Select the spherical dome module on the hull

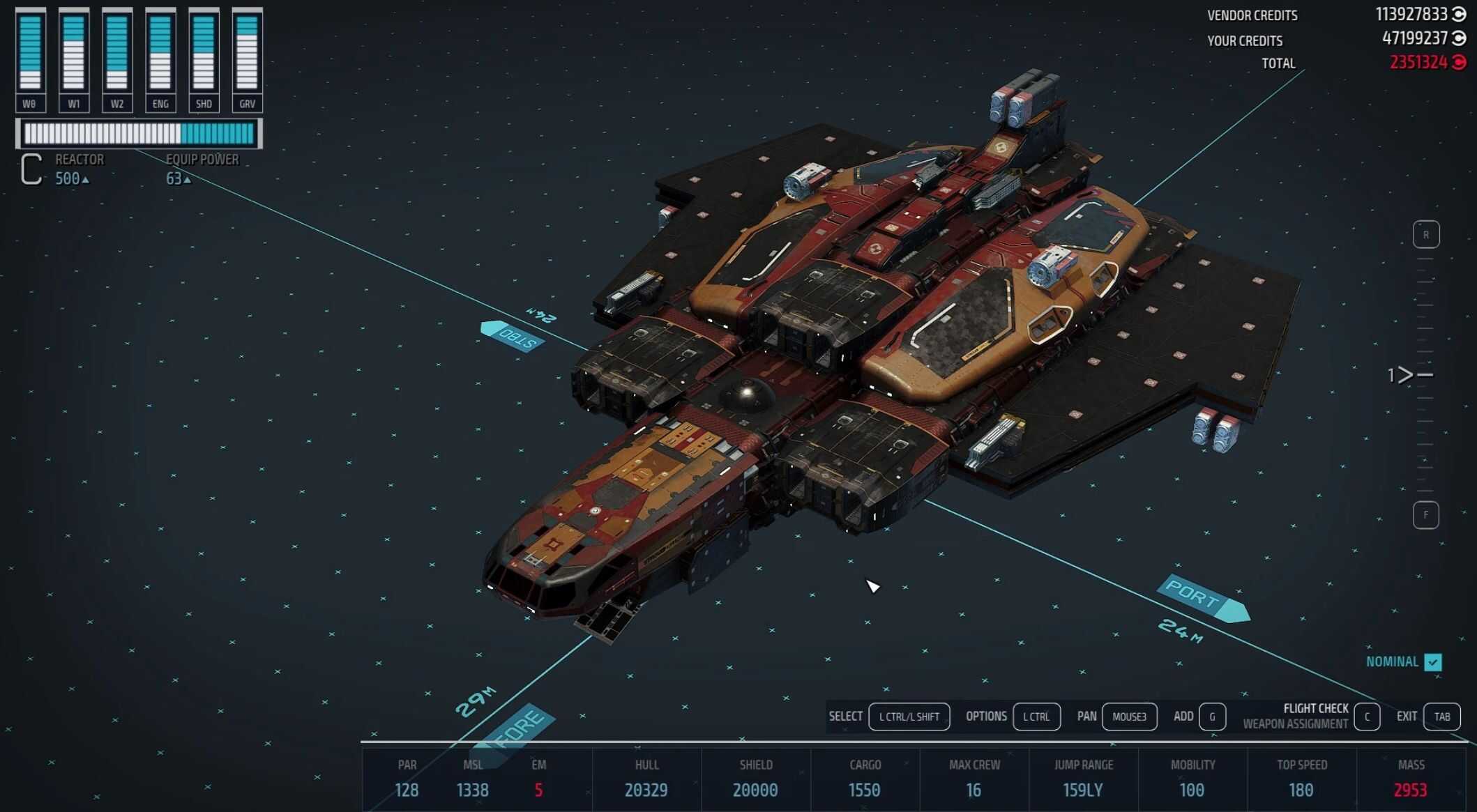tap(747, 396)
